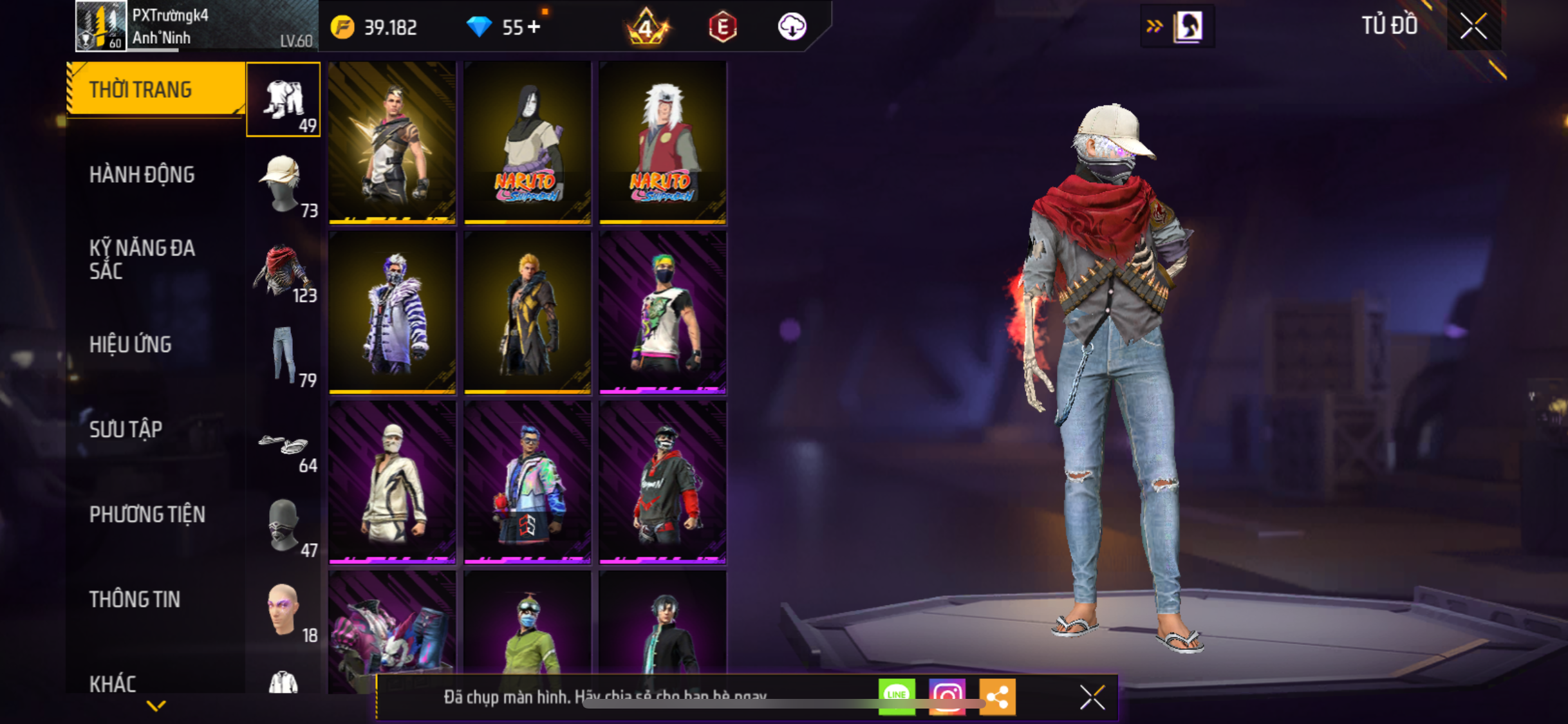Select the red scarf top category
This screenshot has width=1568, height=724.
283,270
